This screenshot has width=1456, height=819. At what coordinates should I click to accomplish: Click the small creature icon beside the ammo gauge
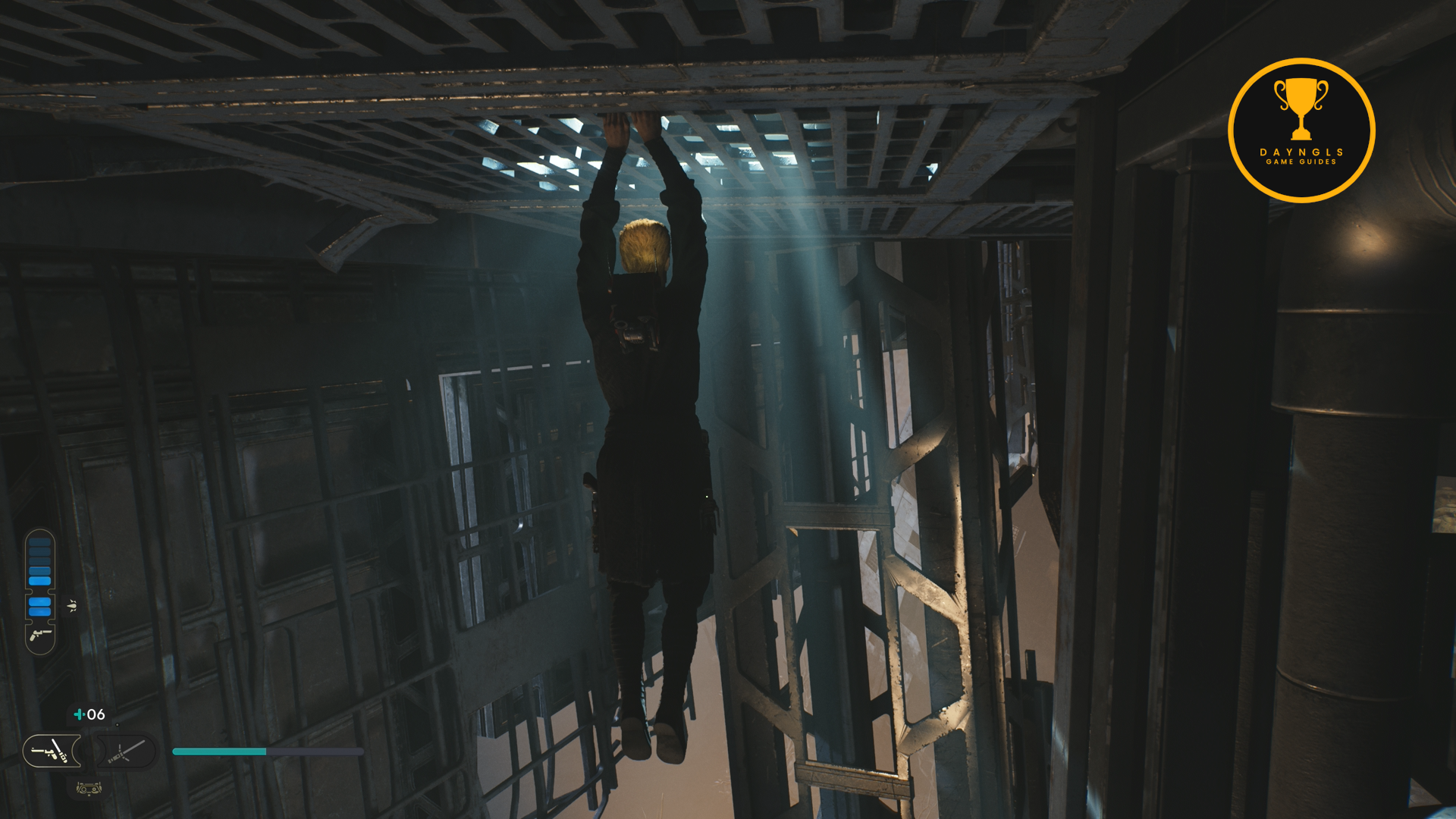(73, 605)
